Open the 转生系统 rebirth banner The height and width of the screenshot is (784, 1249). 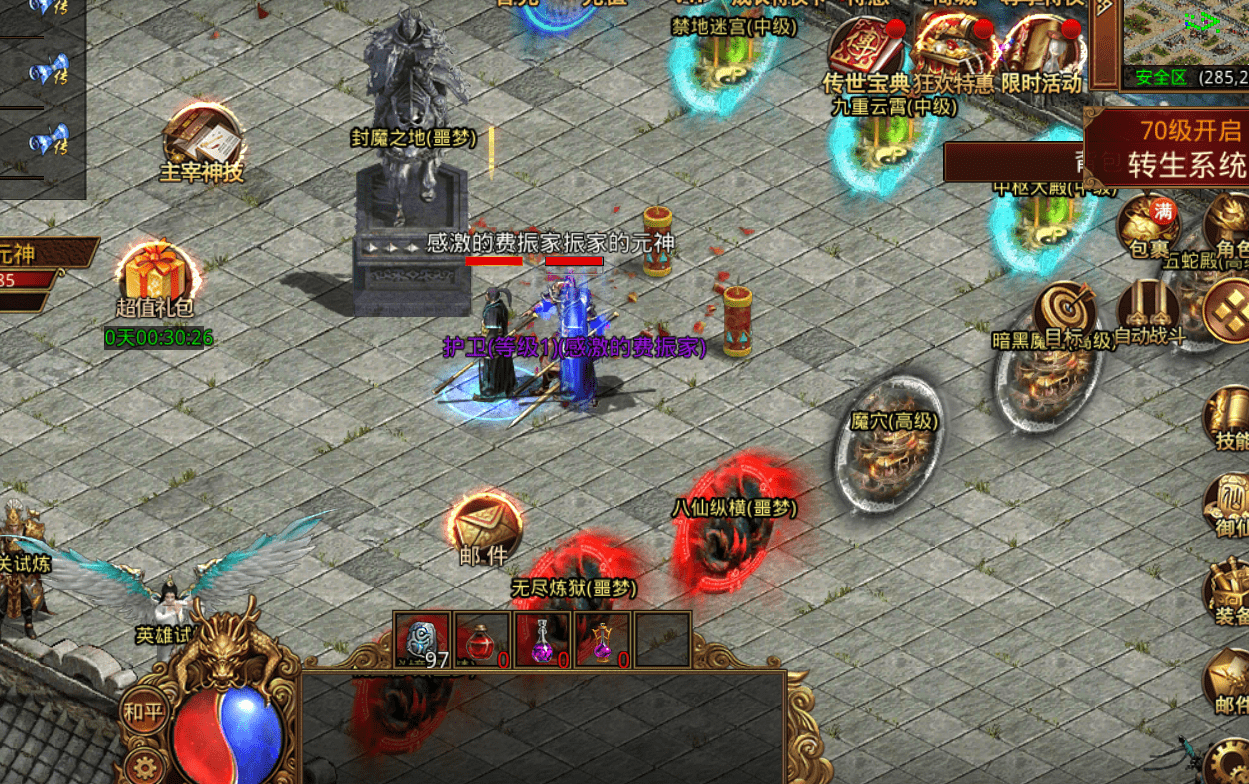[1166, 148]
